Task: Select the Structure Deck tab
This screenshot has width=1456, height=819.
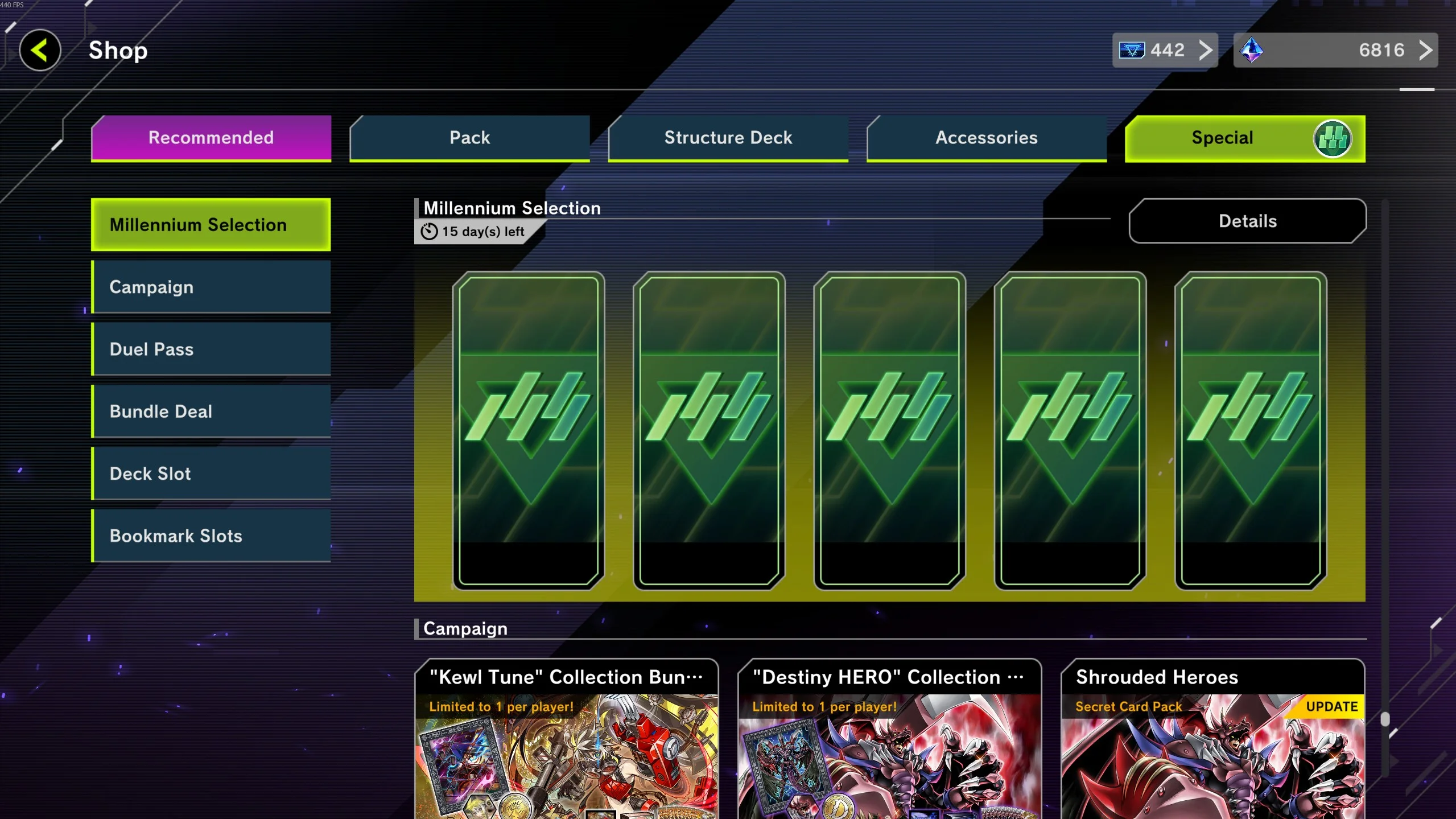Action: 728,138
